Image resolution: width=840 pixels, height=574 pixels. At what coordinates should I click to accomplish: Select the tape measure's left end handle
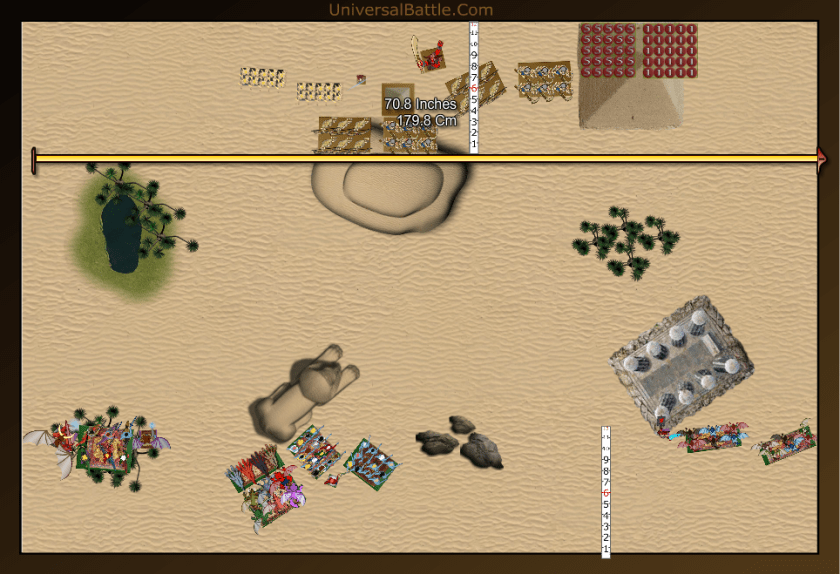point(34,160)
